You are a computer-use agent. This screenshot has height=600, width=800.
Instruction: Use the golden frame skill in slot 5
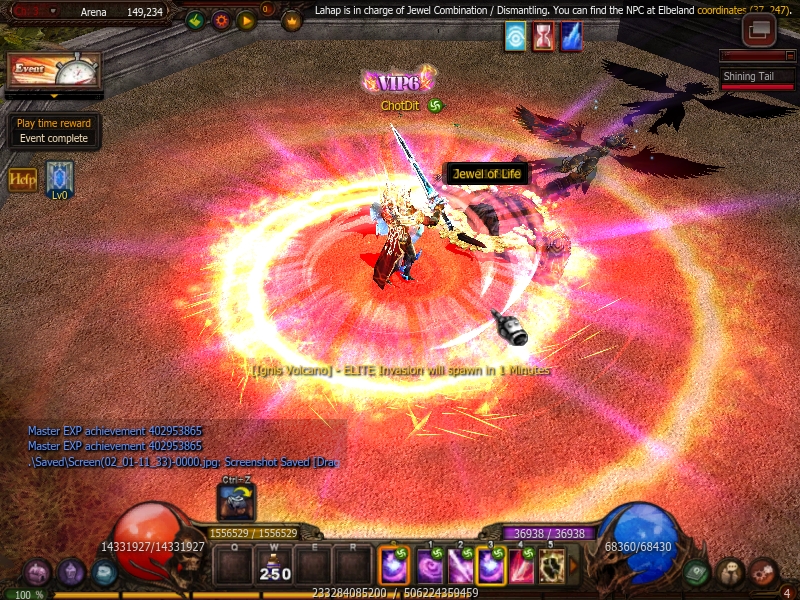pos(551,567)
